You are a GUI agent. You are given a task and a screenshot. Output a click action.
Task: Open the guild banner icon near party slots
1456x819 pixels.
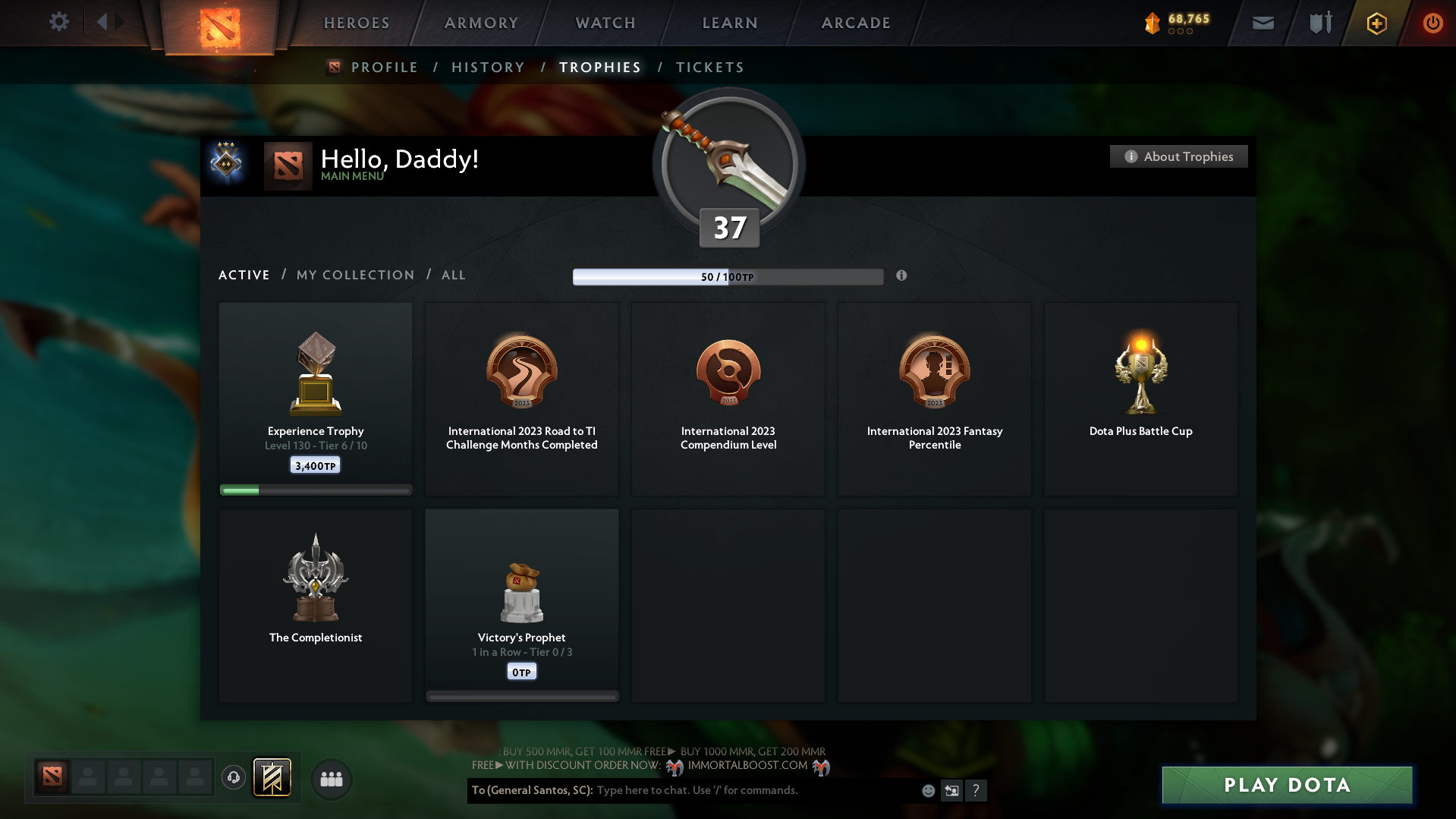[x=272, y=778]
